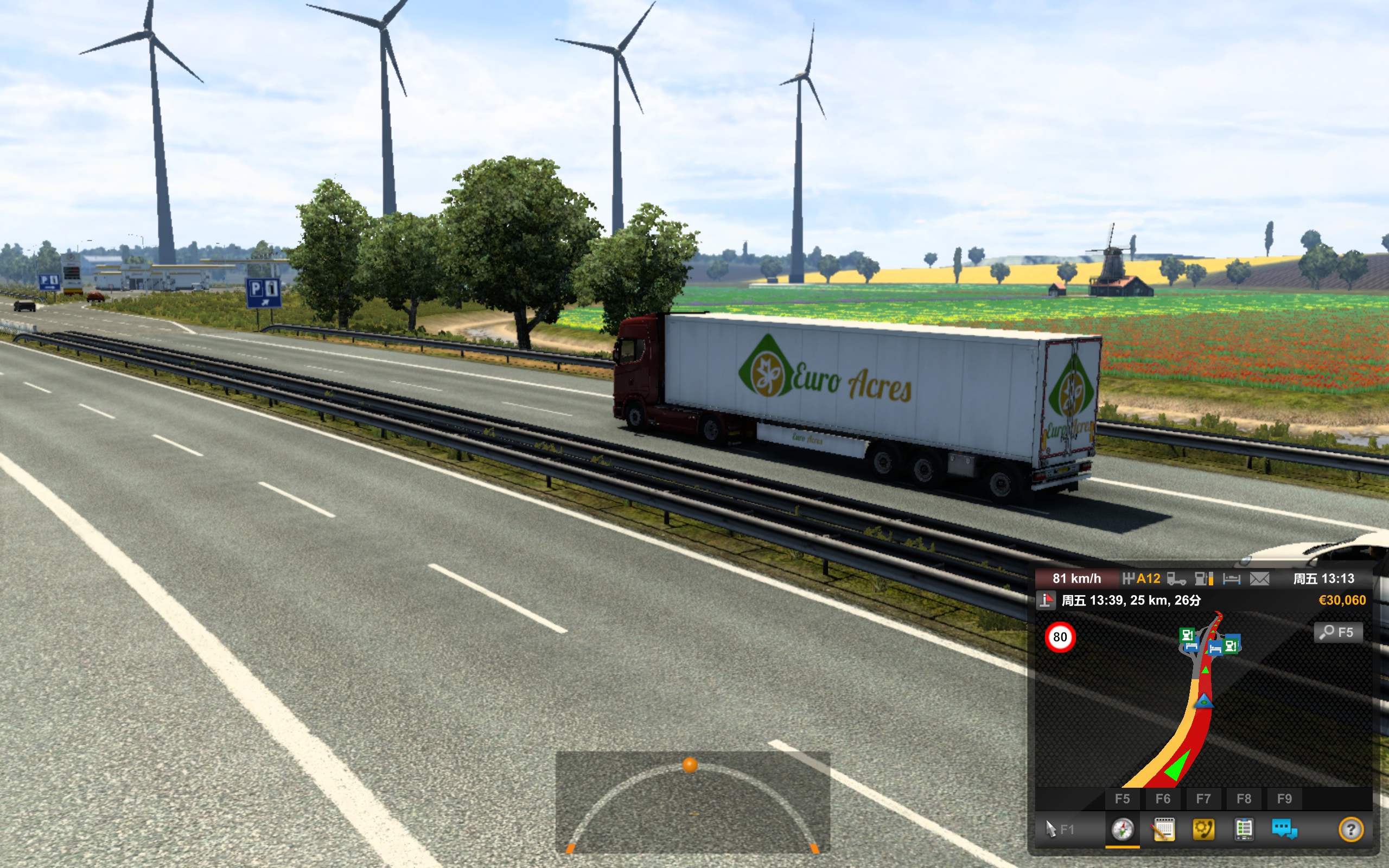Show the truck info checklist tab
This screenshot has height=868, width=1389.
pos(1244,829)
